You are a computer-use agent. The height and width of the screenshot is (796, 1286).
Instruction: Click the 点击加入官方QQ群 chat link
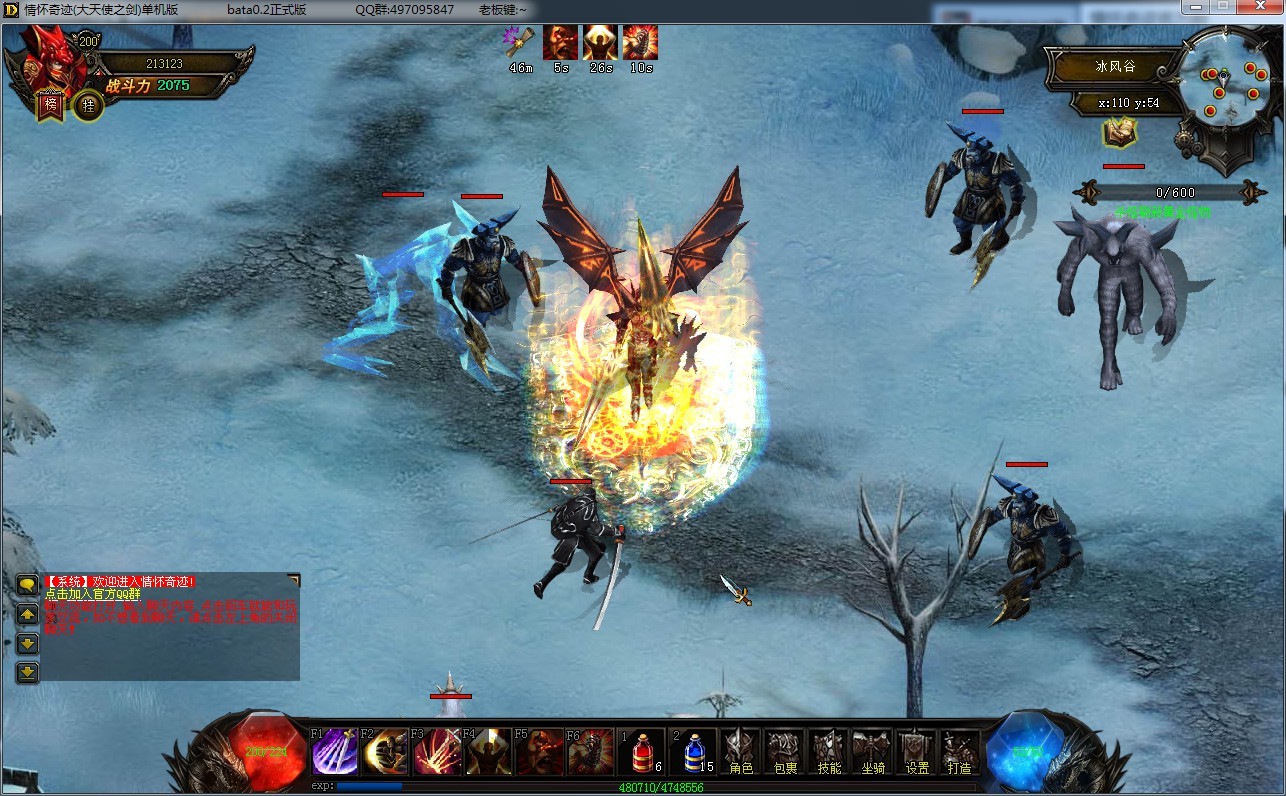pos(92,594)
